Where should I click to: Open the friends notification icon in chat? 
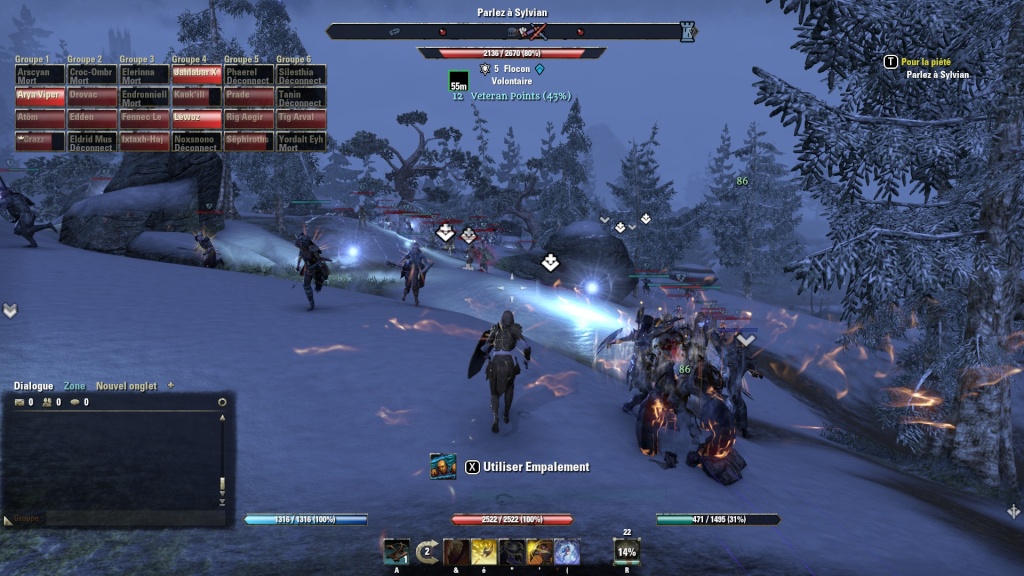point(47,402)
